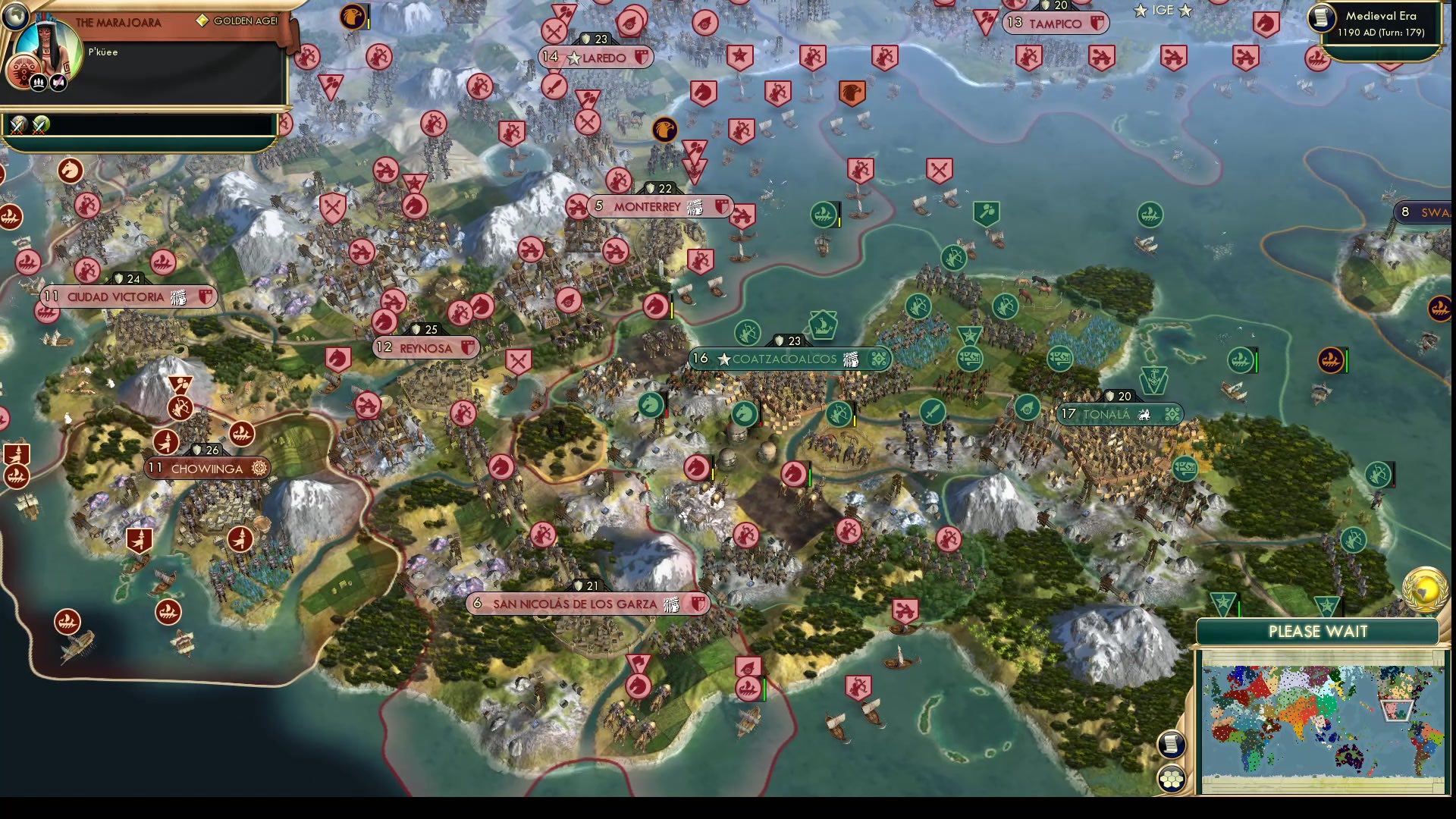Open the Monterrey city banner
This screenshot has height=819, width=1456.
pos(657,206)
